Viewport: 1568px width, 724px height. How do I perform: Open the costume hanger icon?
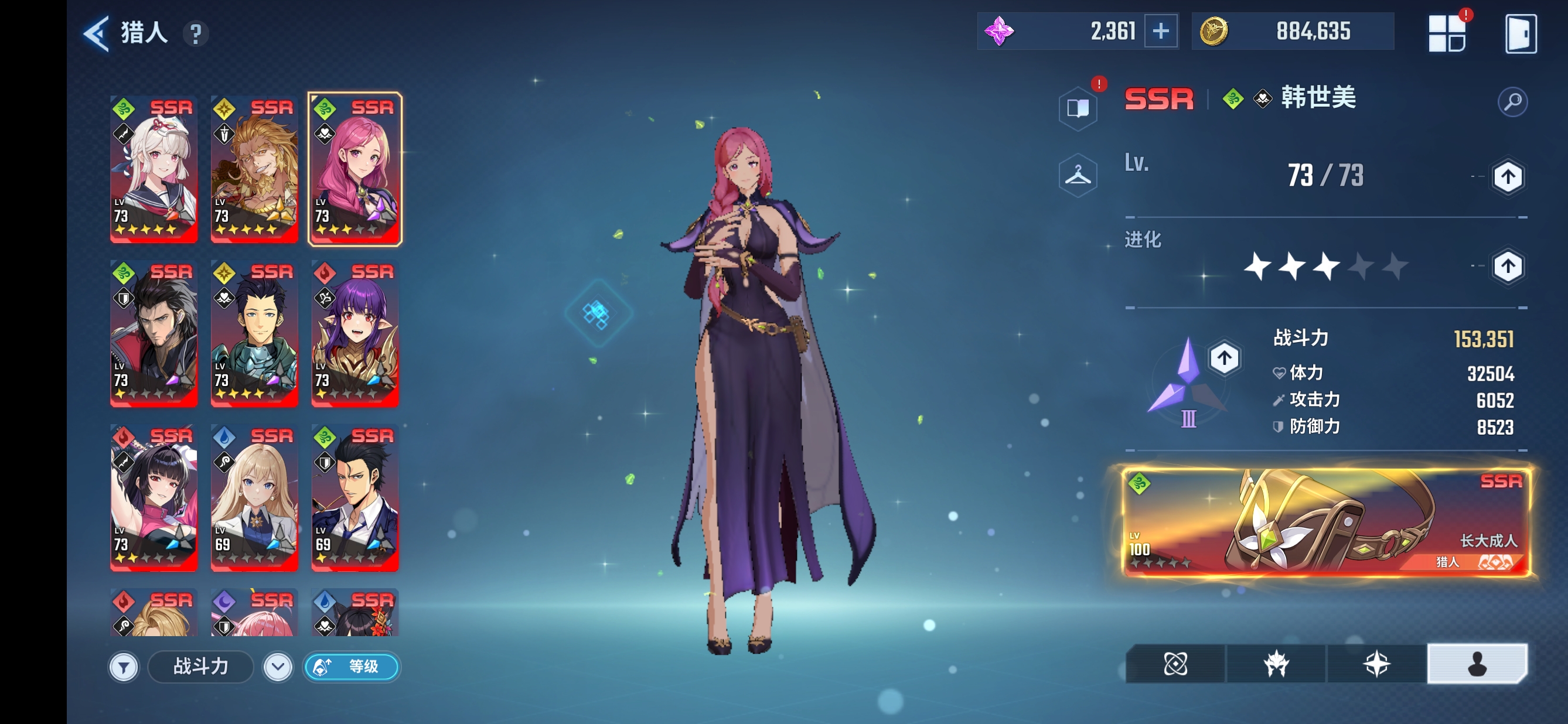point(1078,176)
